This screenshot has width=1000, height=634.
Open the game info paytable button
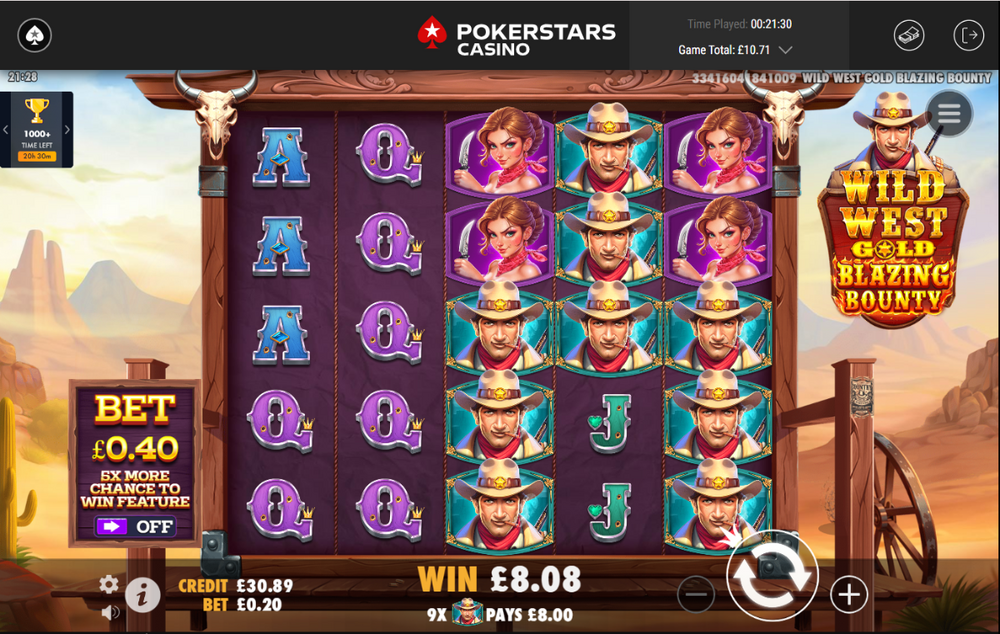pos(143,595)
